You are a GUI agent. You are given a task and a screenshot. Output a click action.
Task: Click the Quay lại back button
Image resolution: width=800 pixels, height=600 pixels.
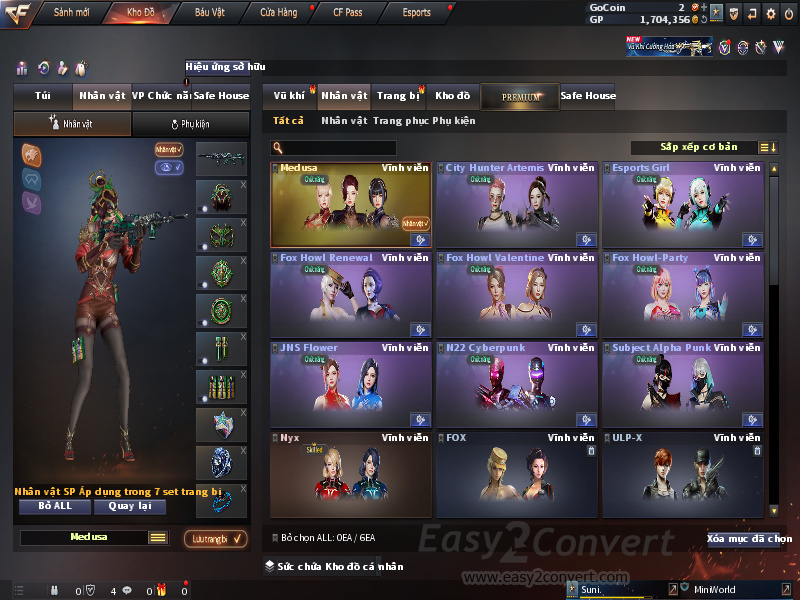click(128, 506)
